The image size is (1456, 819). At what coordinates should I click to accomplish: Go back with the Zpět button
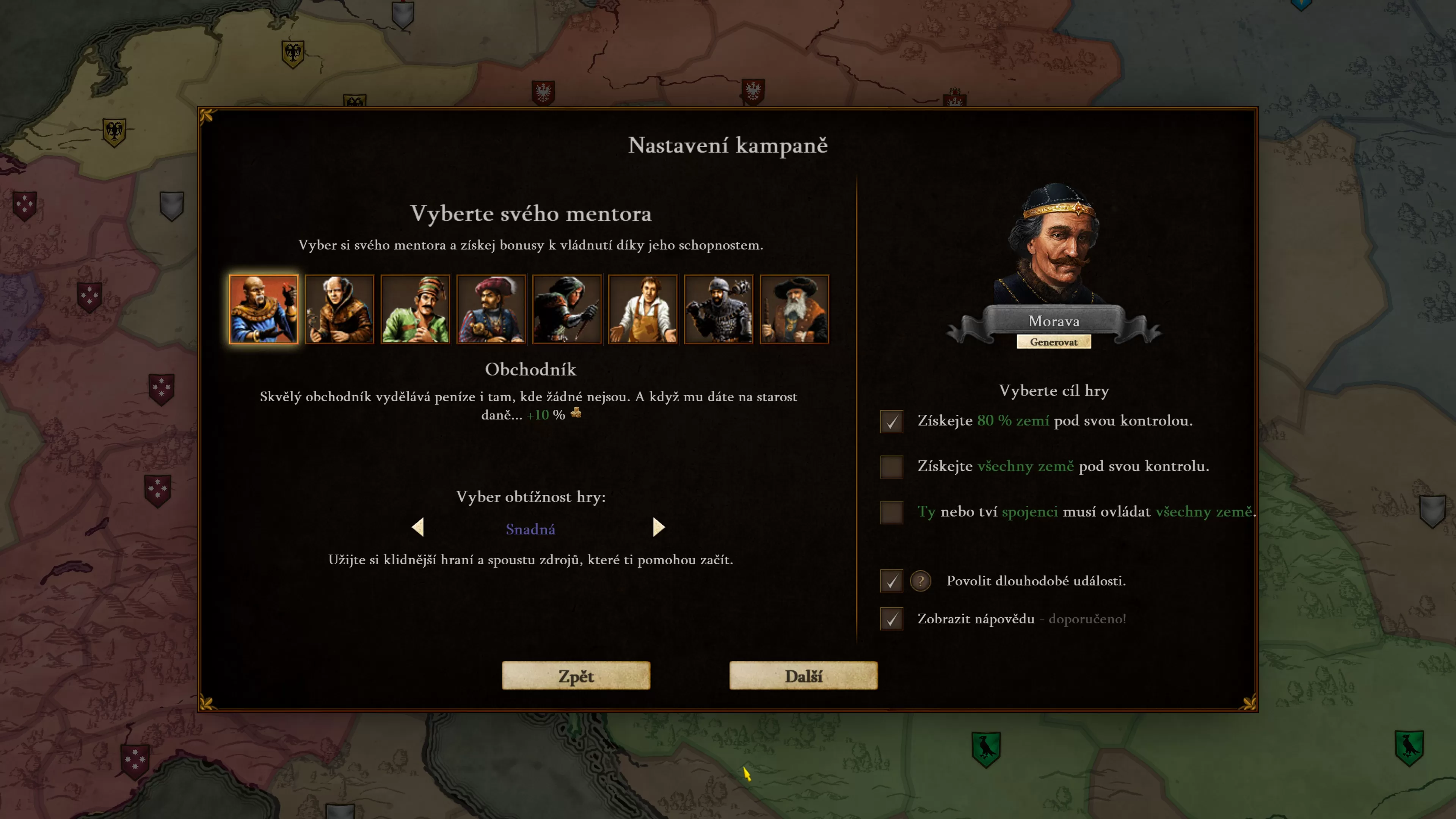tap(576, 676)
